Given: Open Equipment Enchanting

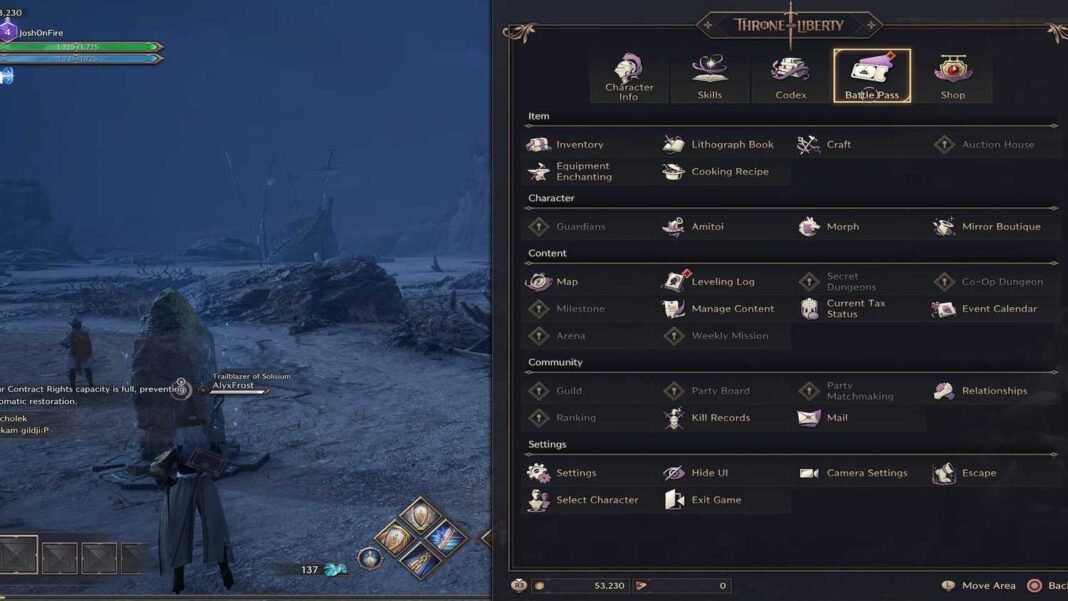Looking at the screenshot, I should [583, 172].
